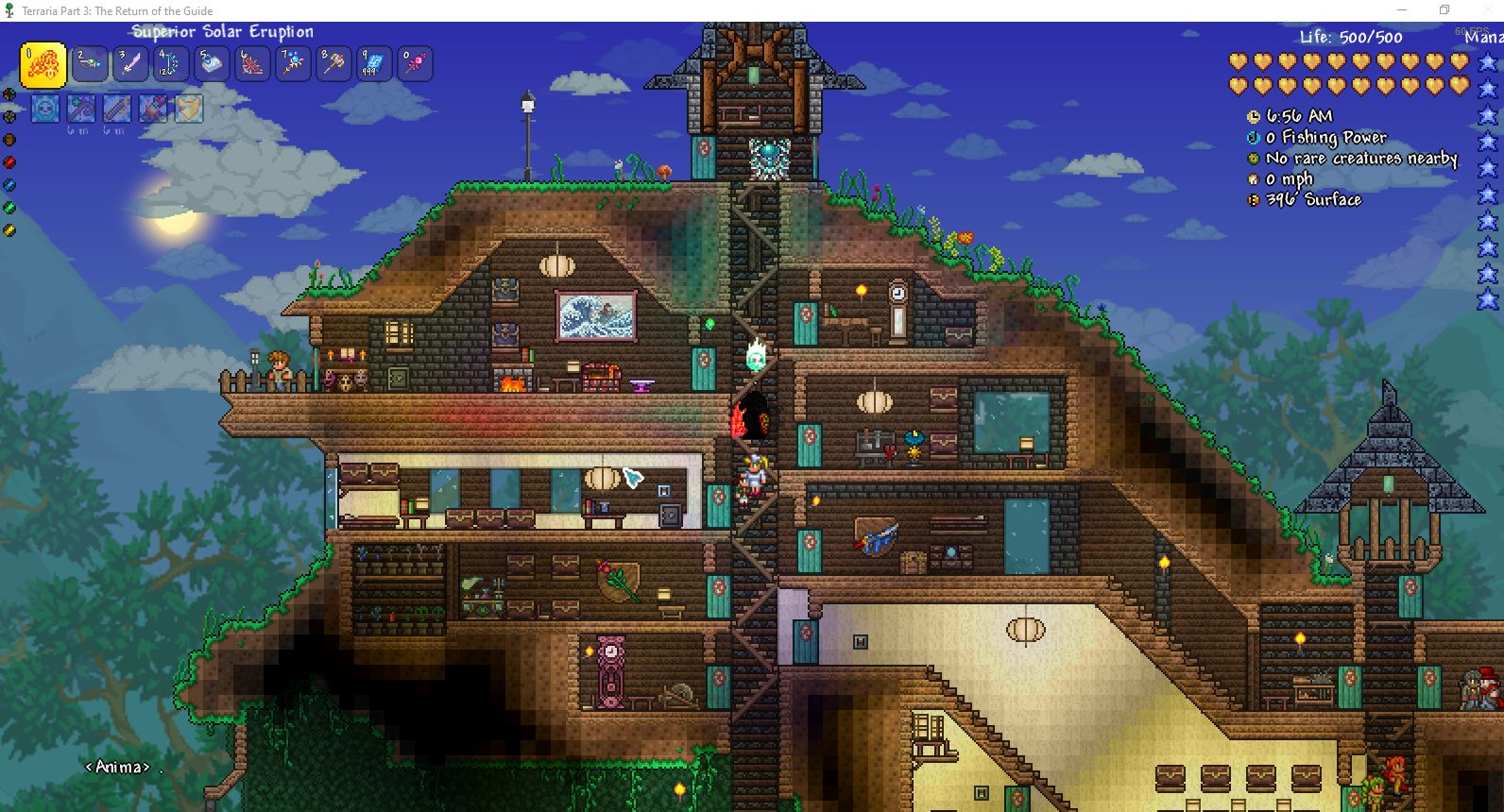
Task: Select the pink wand in hotbar slot 0
Action: tap(414, 63)
